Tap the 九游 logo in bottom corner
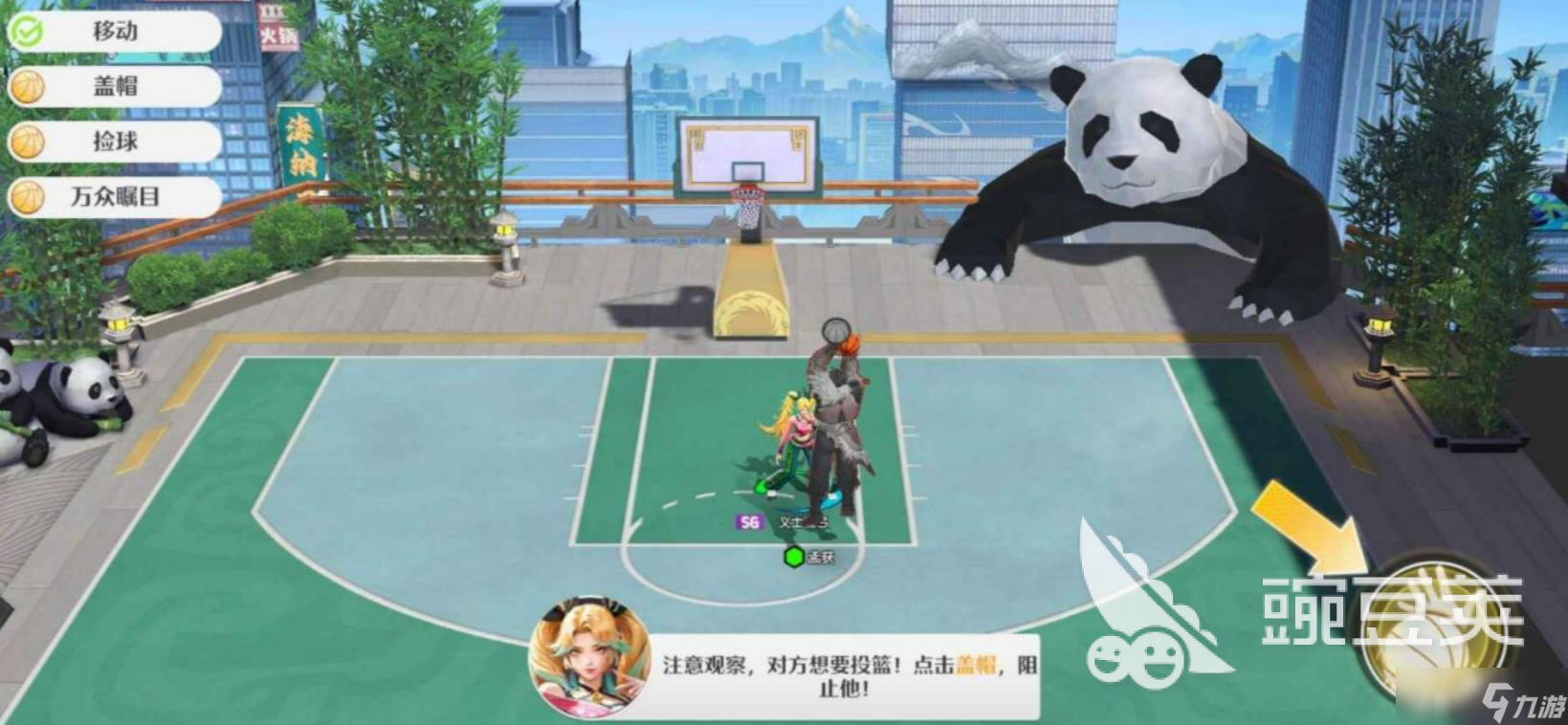Viewport: 1568px width, 725px height. coord(1526,703)
